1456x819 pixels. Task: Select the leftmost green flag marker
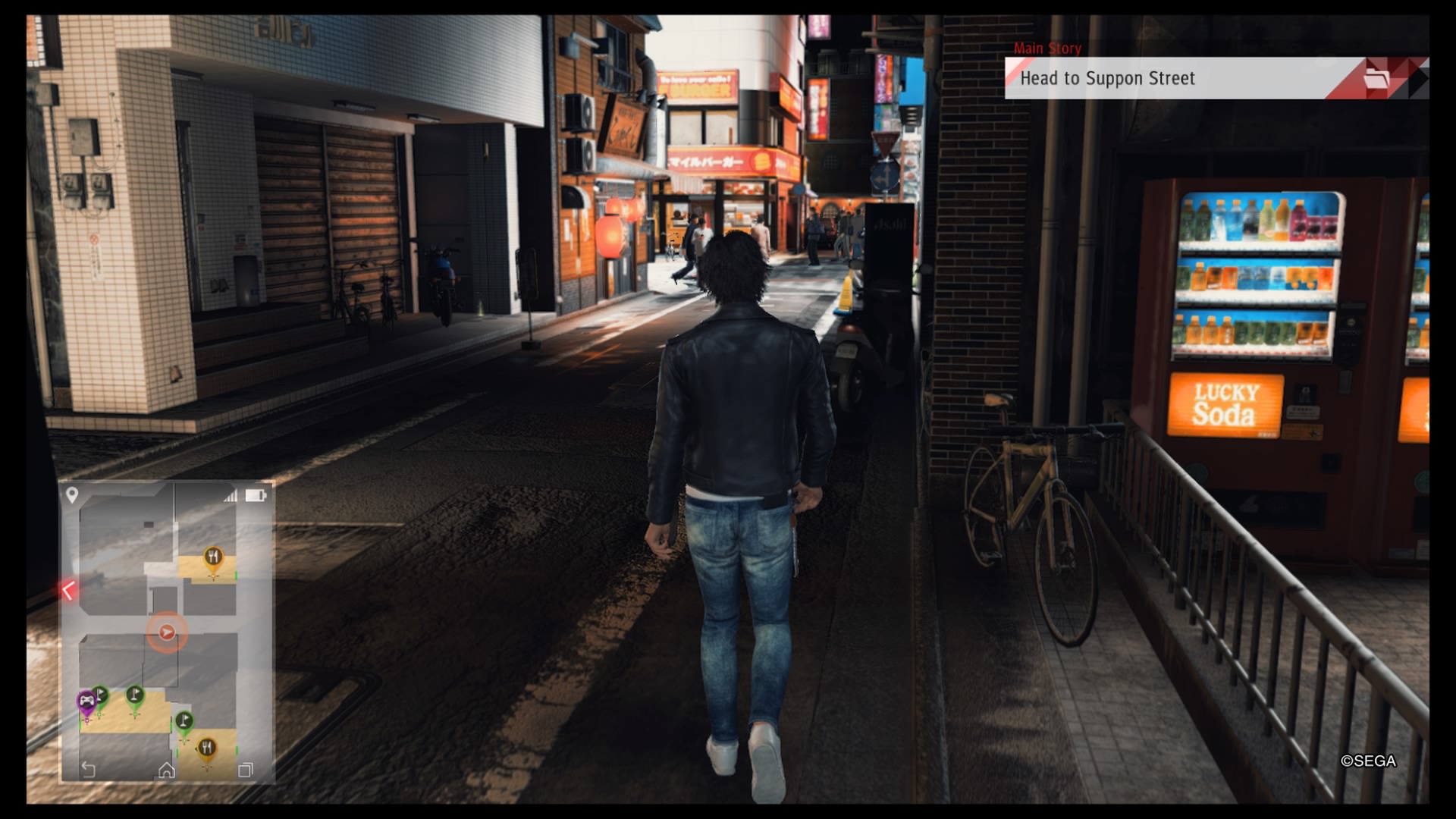101,694
